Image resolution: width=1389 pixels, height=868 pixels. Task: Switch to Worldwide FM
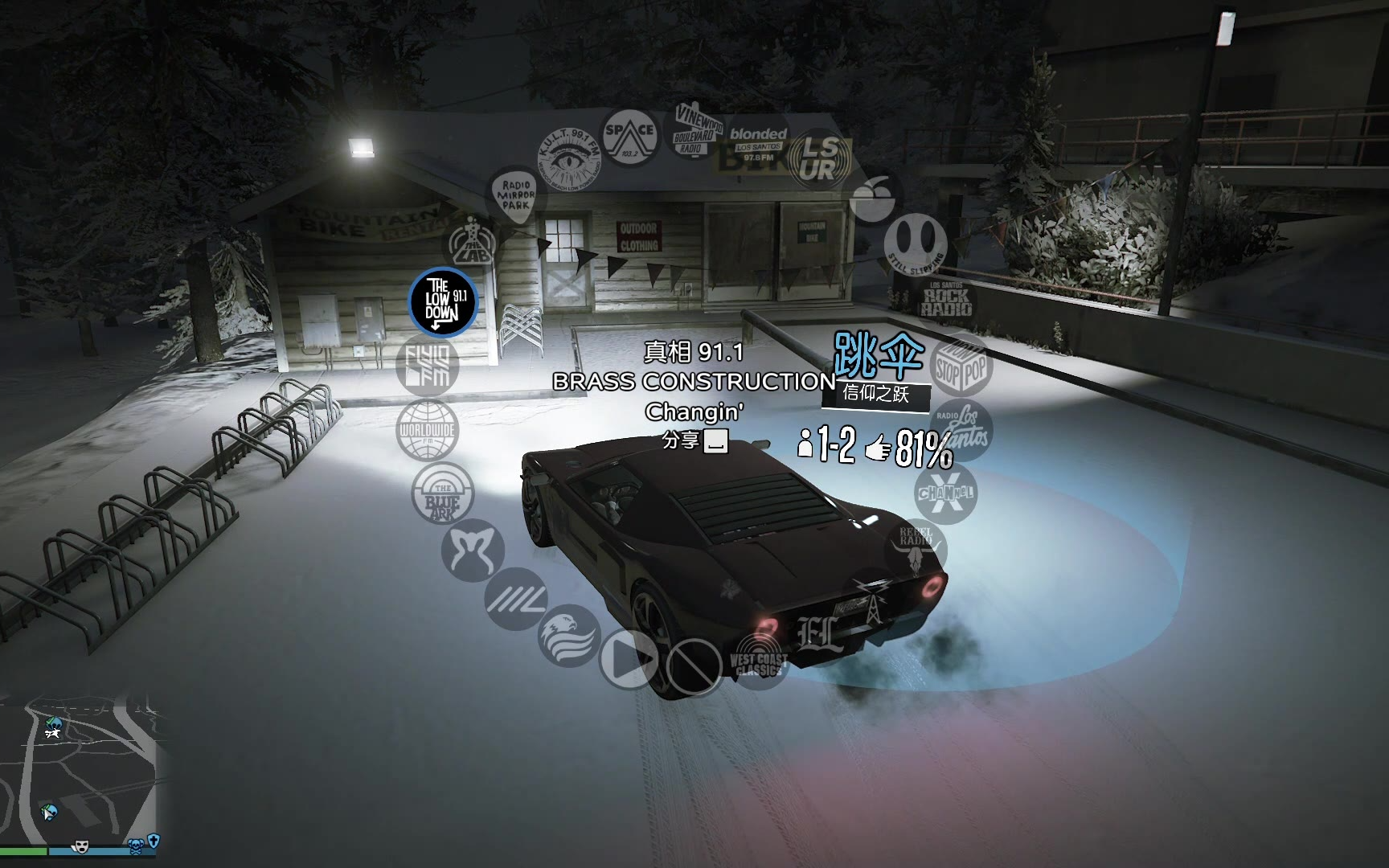[x=427, y=430]
